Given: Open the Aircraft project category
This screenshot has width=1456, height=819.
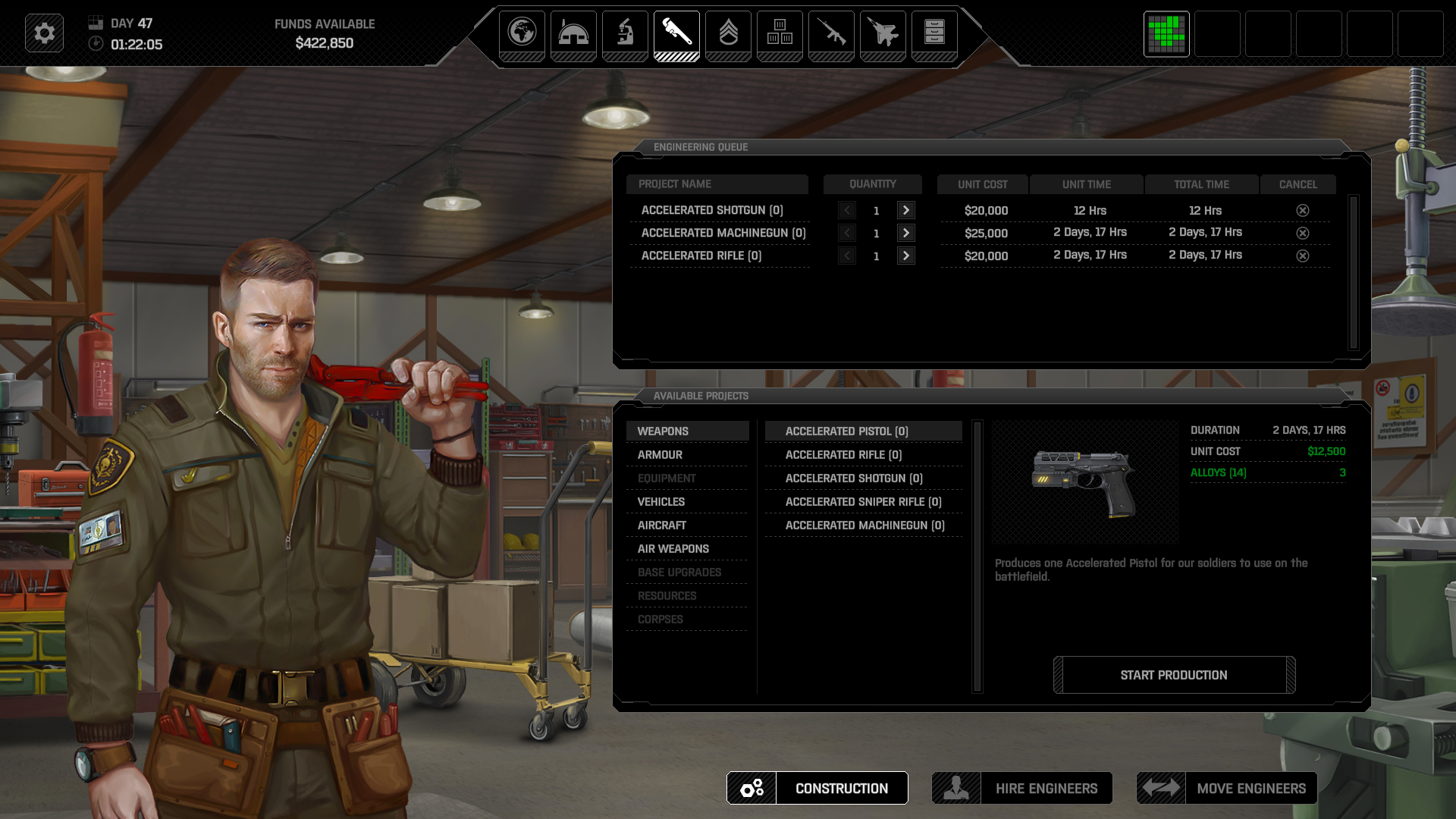Looking at the screenshot, I should 662,526.
